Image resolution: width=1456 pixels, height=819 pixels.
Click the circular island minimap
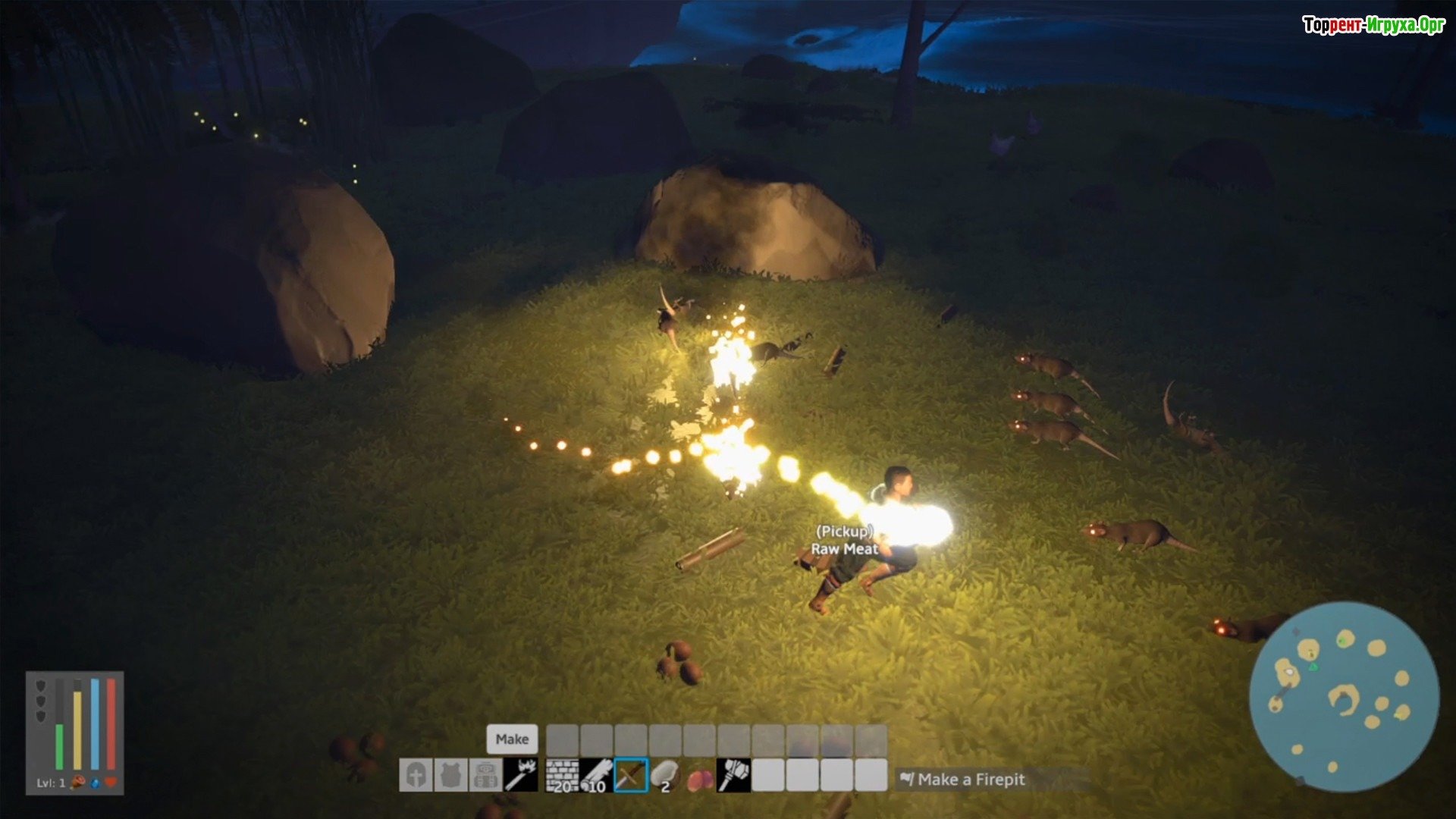[x=1344, y=696]
